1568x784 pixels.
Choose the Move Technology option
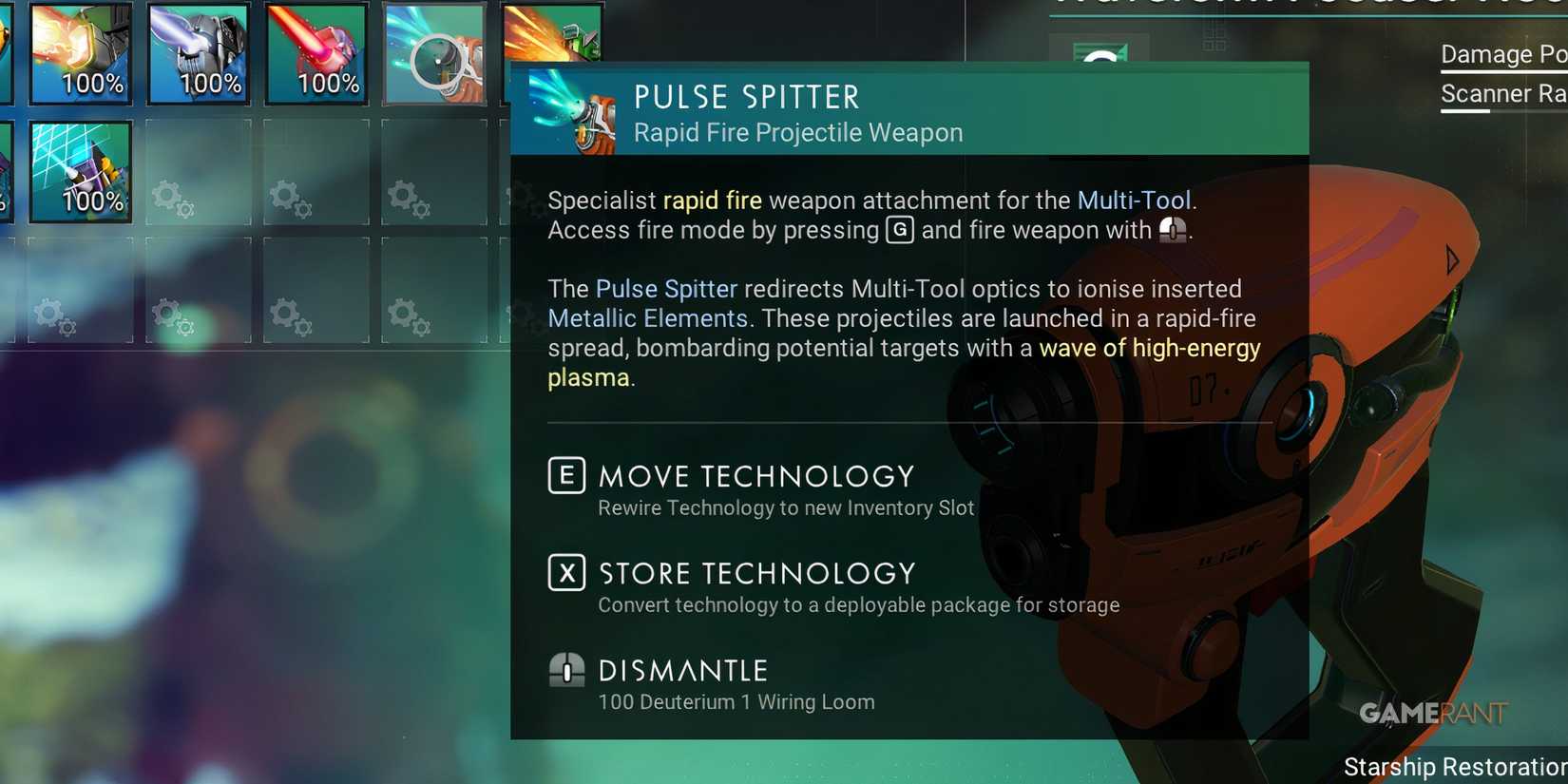pyautogui.click(x=754, y=476)
